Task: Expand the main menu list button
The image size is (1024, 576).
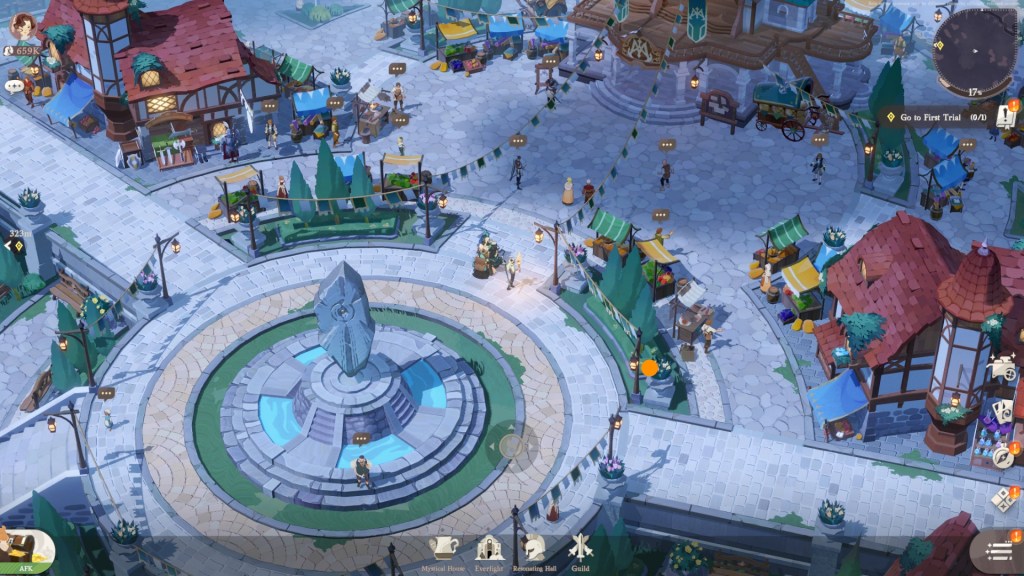Action: coord(997,550)
